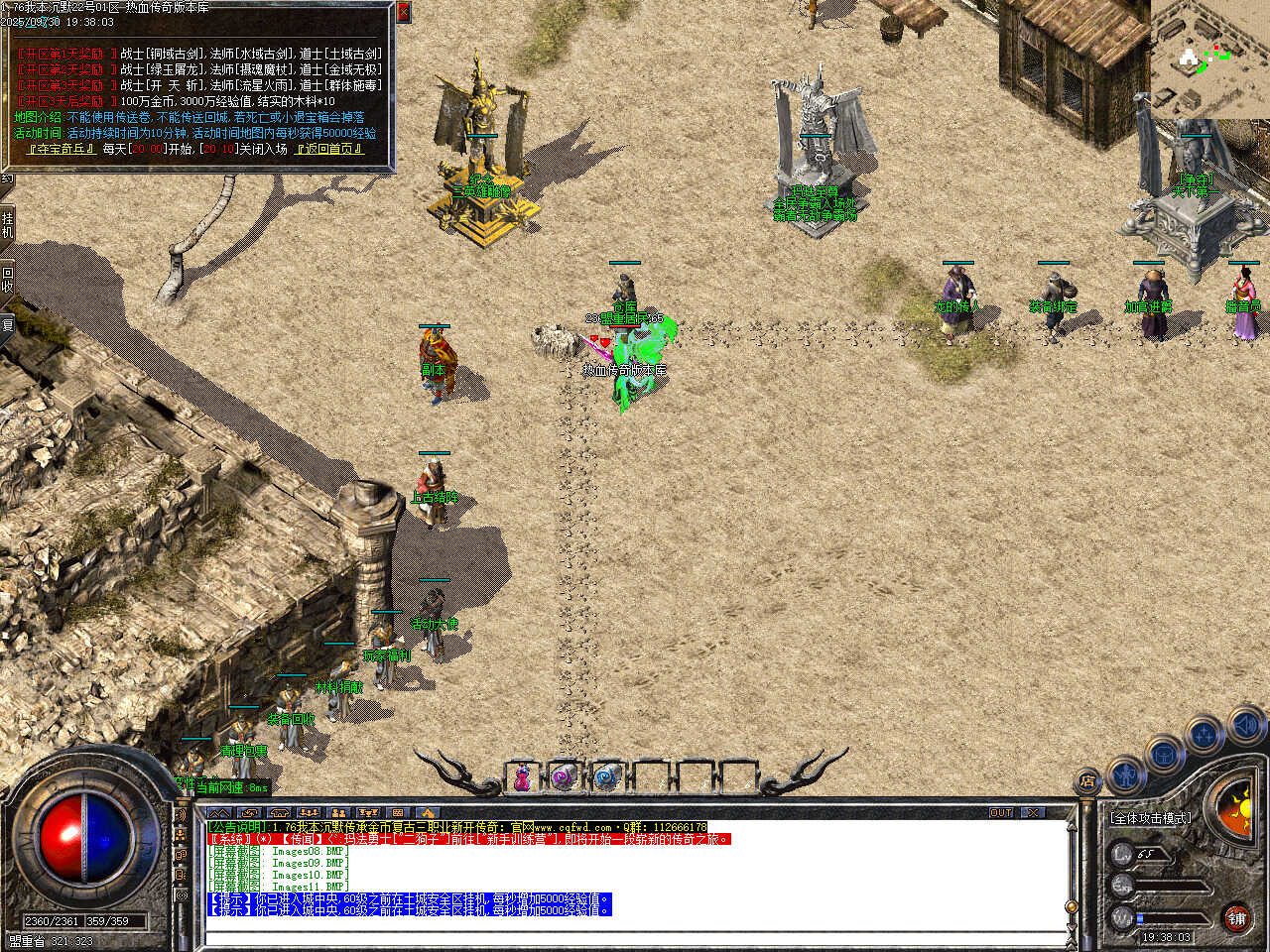Toggle sound with the speaker button
This screenshot has width=1270, height=952.
1244,727
